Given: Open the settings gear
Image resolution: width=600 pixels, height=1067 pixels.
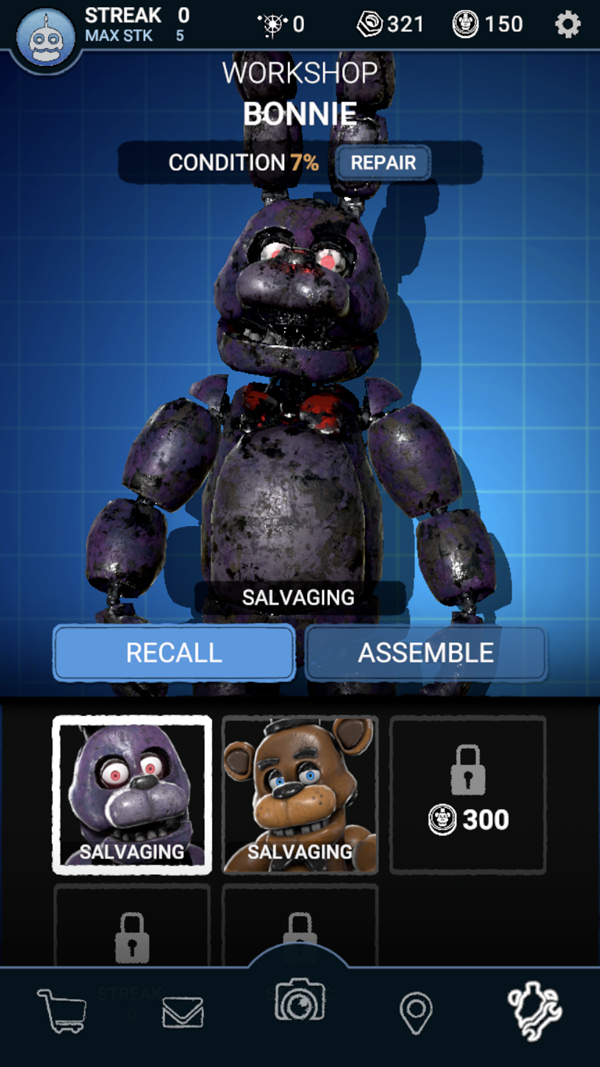Looking at the screenshot, I should pyautogui.click(x=568, y=24).
